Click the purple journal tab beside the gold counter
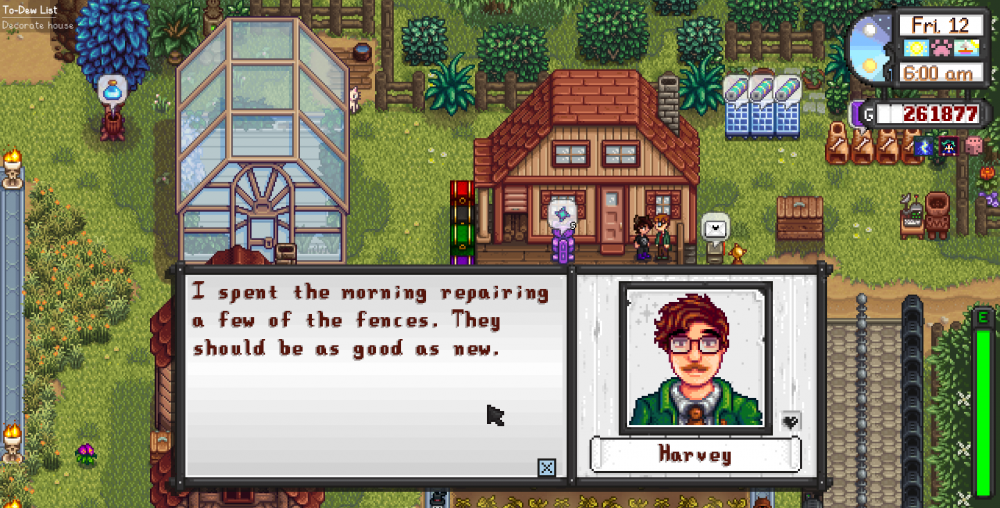 pyautogui.click(x=857, y=113)
